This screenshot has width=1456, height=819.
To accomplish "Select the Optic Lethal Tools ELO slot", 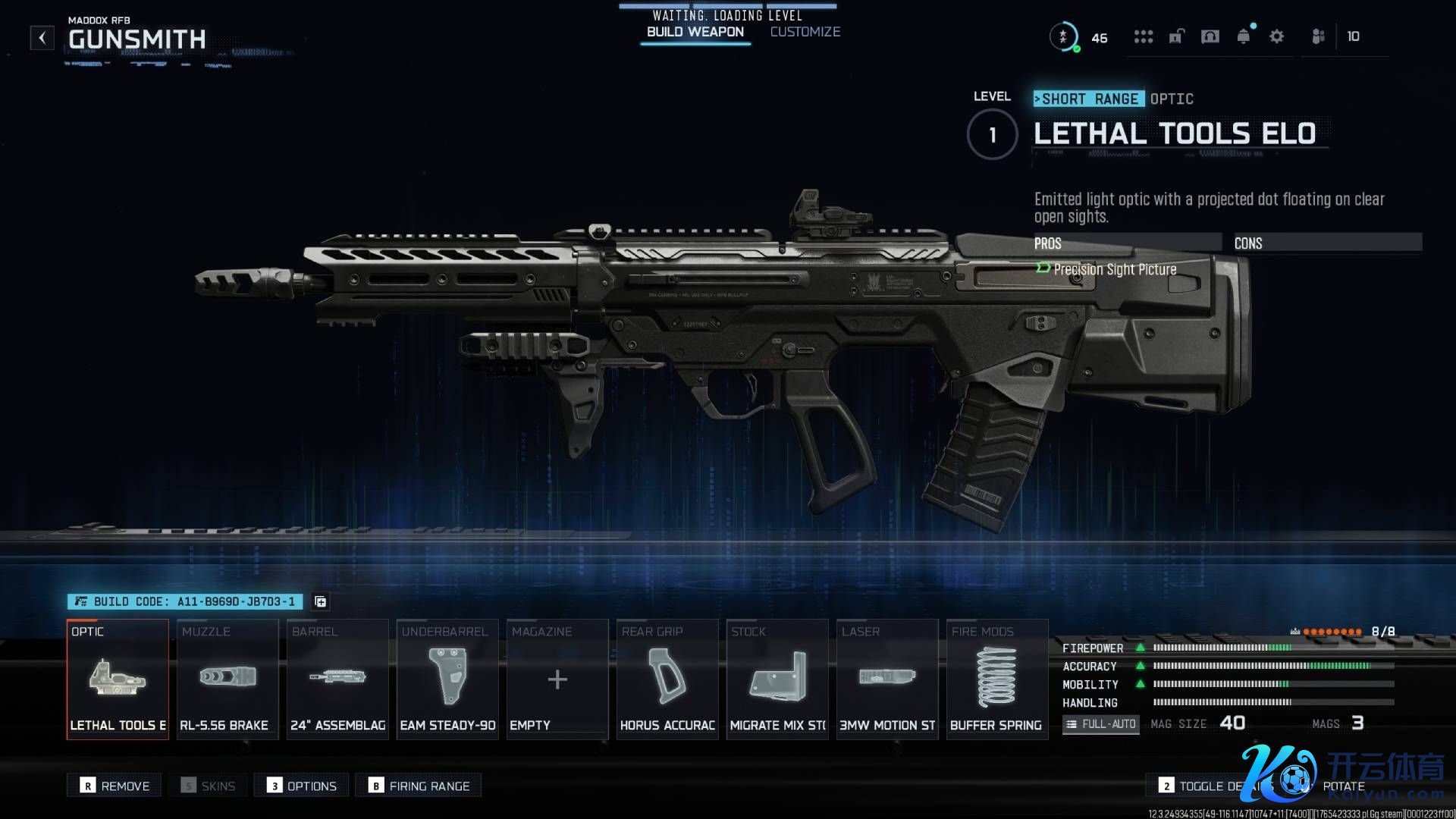I will pyautogui.click(x=118, y=679).
